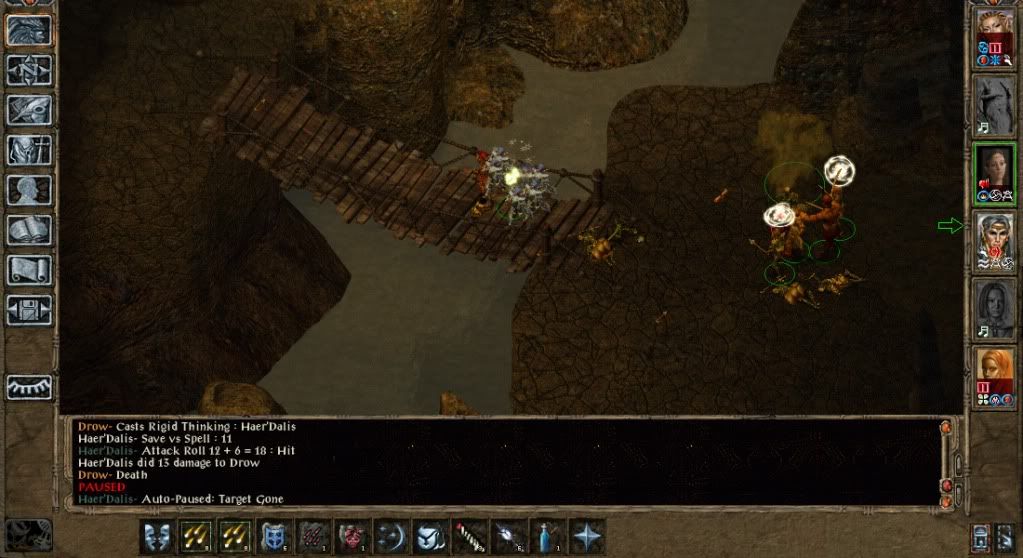
Task: Open the options floppy disk button
Action: pos(29,309)
